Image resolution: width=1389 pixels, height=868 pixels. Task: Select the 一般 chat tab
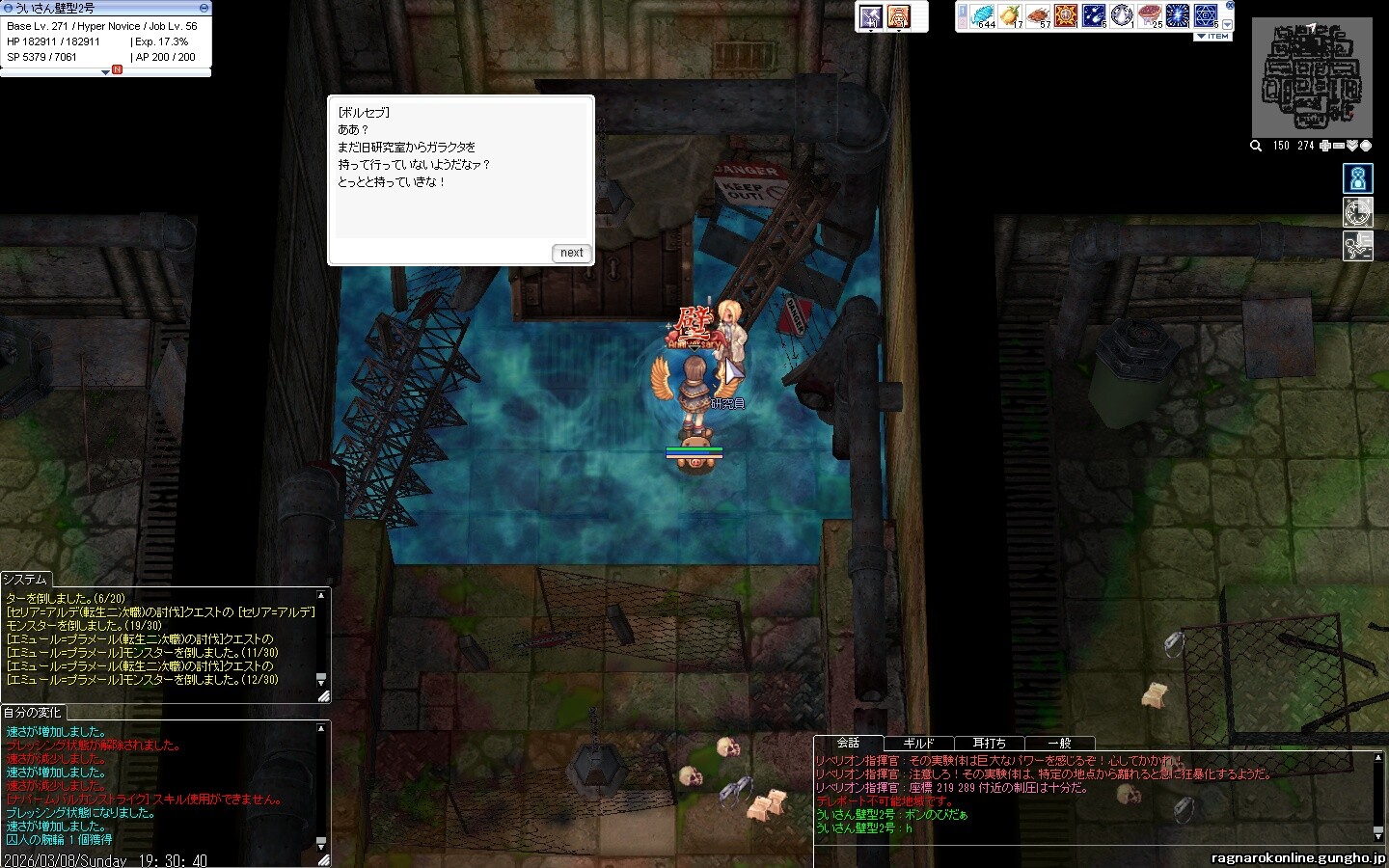click(1059, 744)
